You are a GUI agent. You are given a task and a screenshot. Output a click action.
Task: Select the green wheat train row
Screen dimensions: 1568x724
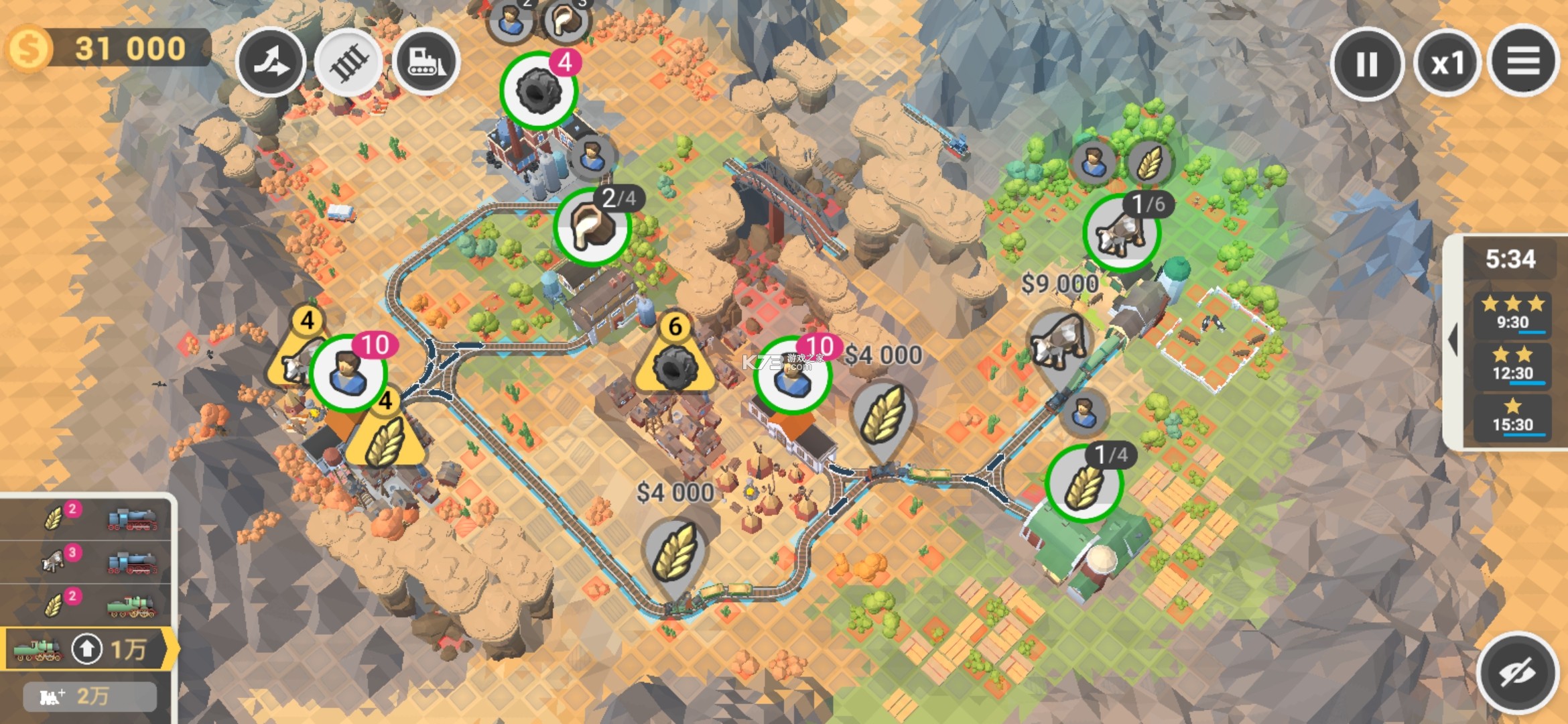[x=87, y=605]
